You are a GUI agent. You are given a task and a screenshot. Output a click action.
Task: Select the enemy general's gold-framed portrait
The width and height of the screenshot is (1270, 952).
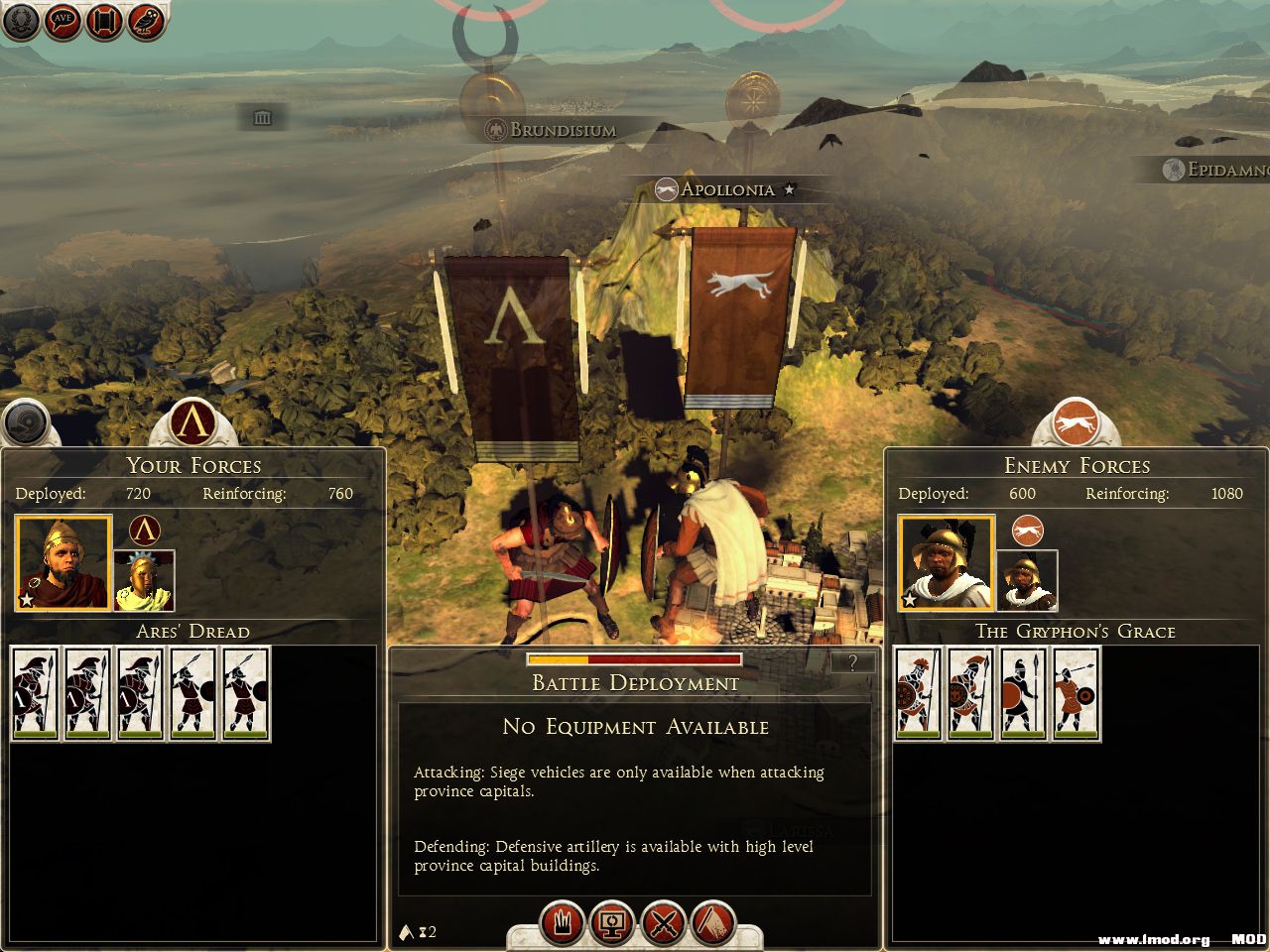(x=946, y=562)
